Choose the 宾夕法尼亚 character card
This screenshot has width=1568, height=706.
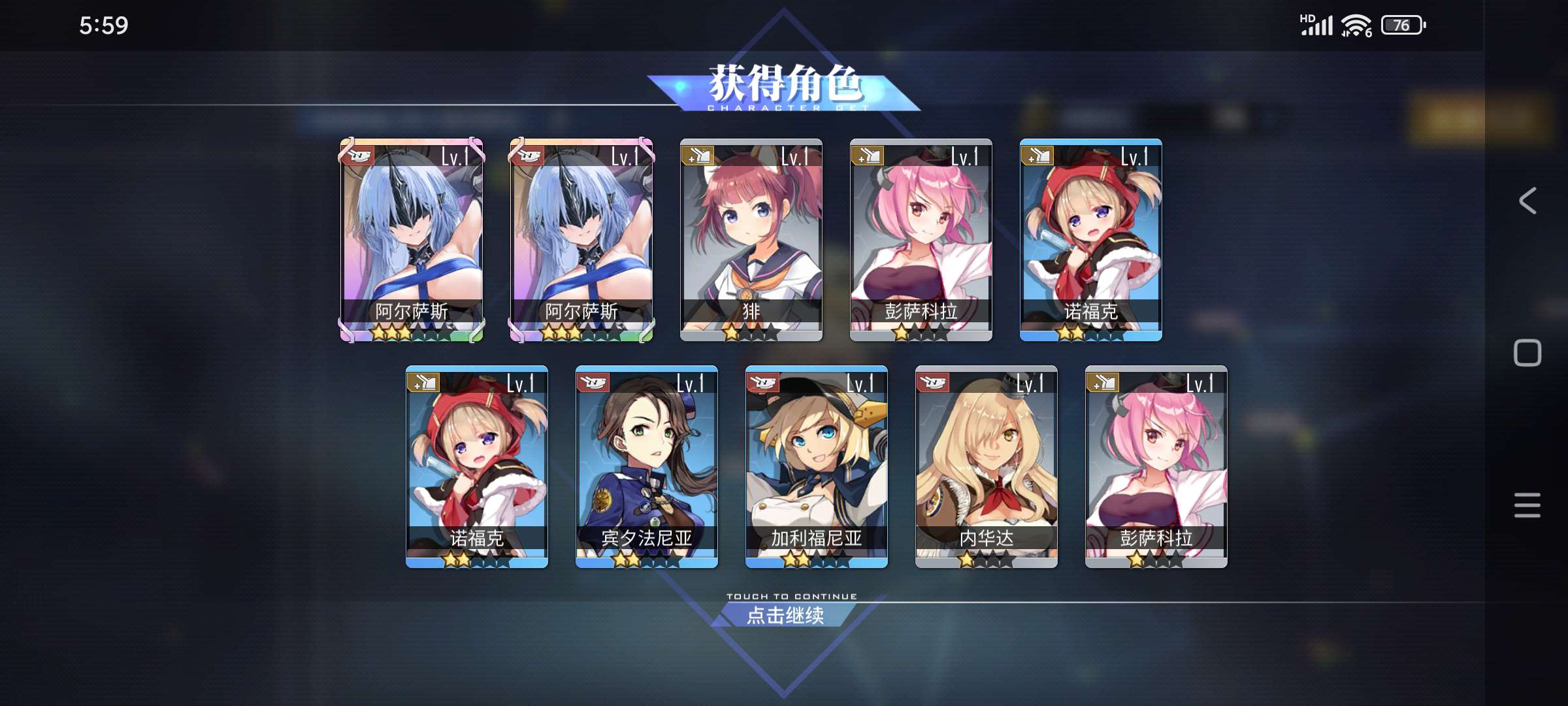click(646, 466)
